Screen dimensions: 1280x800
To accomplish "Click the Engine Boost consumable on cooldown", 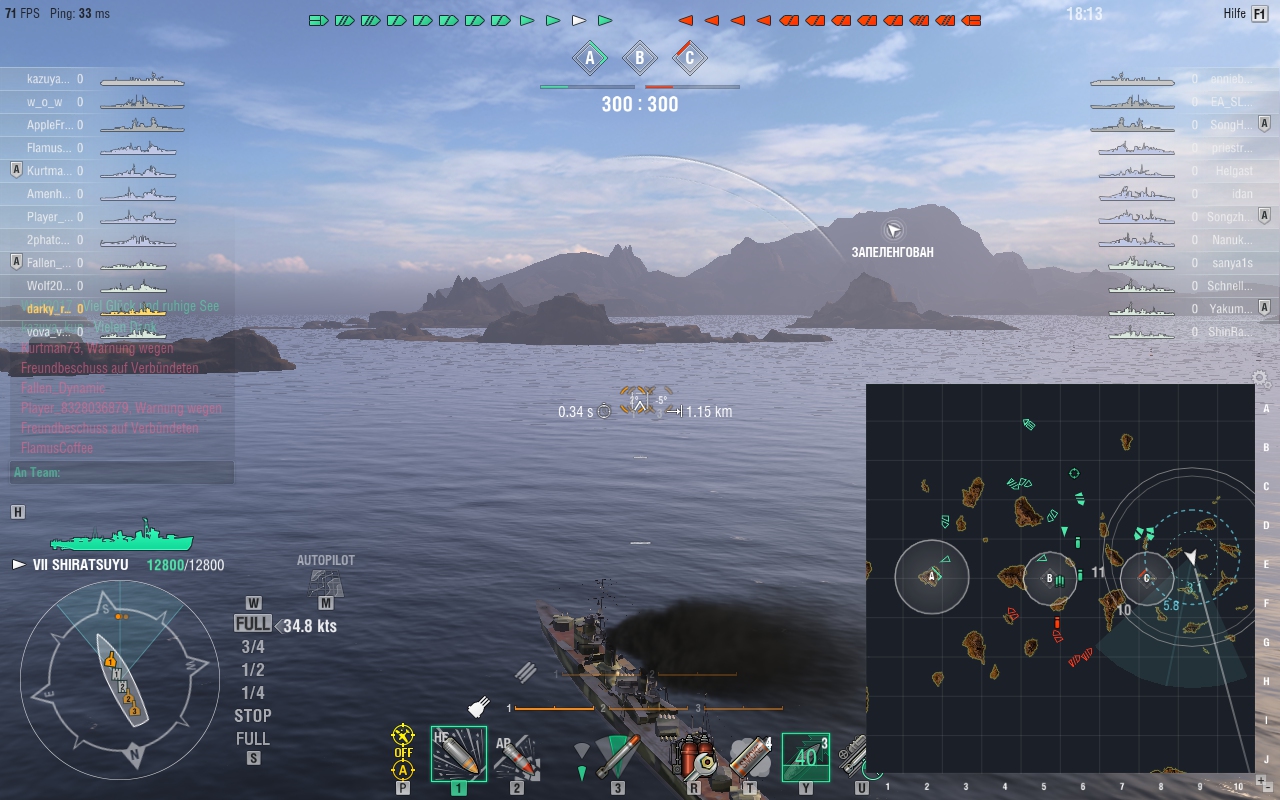I will pyautogui.click(x=805, y=756).
